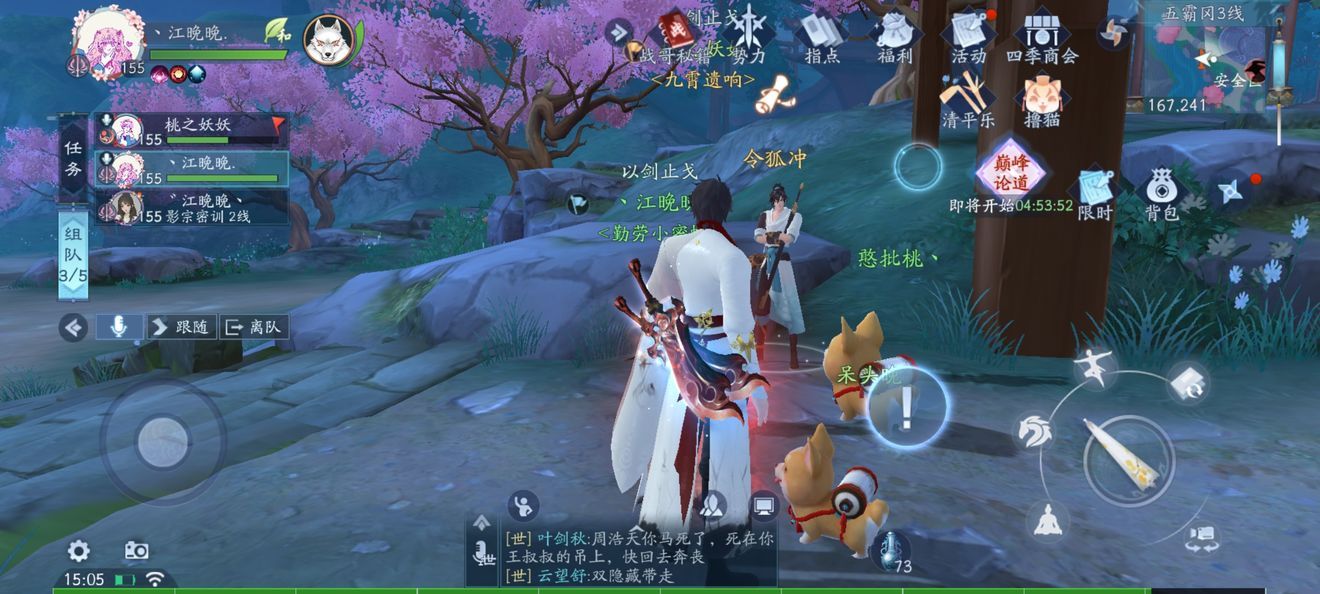The image size is (1320, 594).
Task: Switch to the 任务 quest tab
Action: click(x=73, y=157)
